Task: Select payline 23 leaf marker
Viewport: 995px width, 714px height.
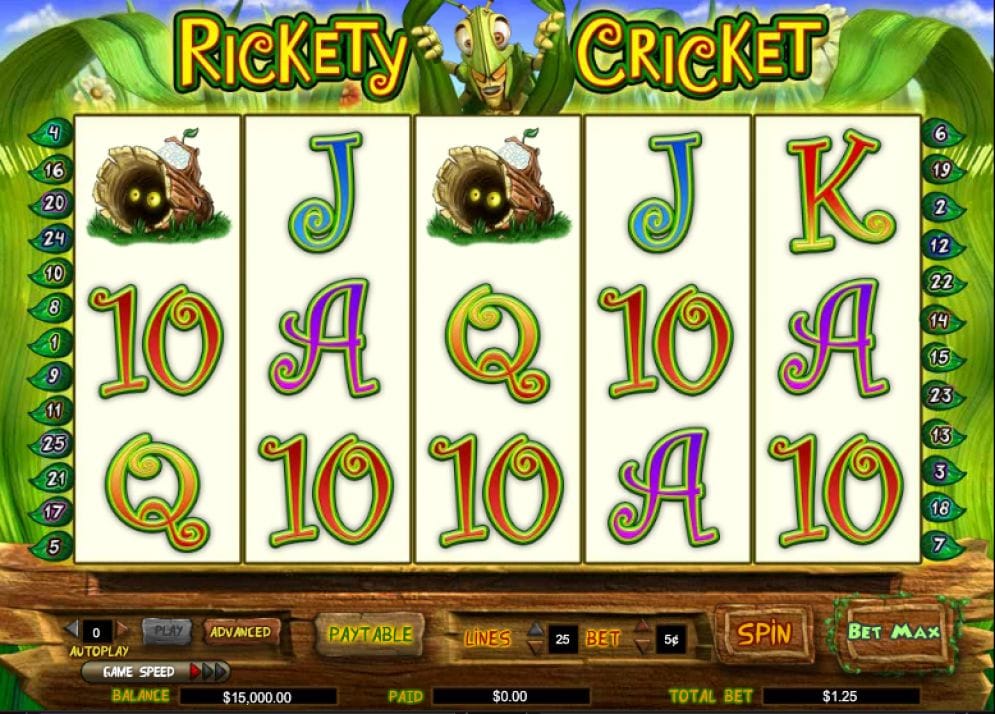Action: (941, 395)
